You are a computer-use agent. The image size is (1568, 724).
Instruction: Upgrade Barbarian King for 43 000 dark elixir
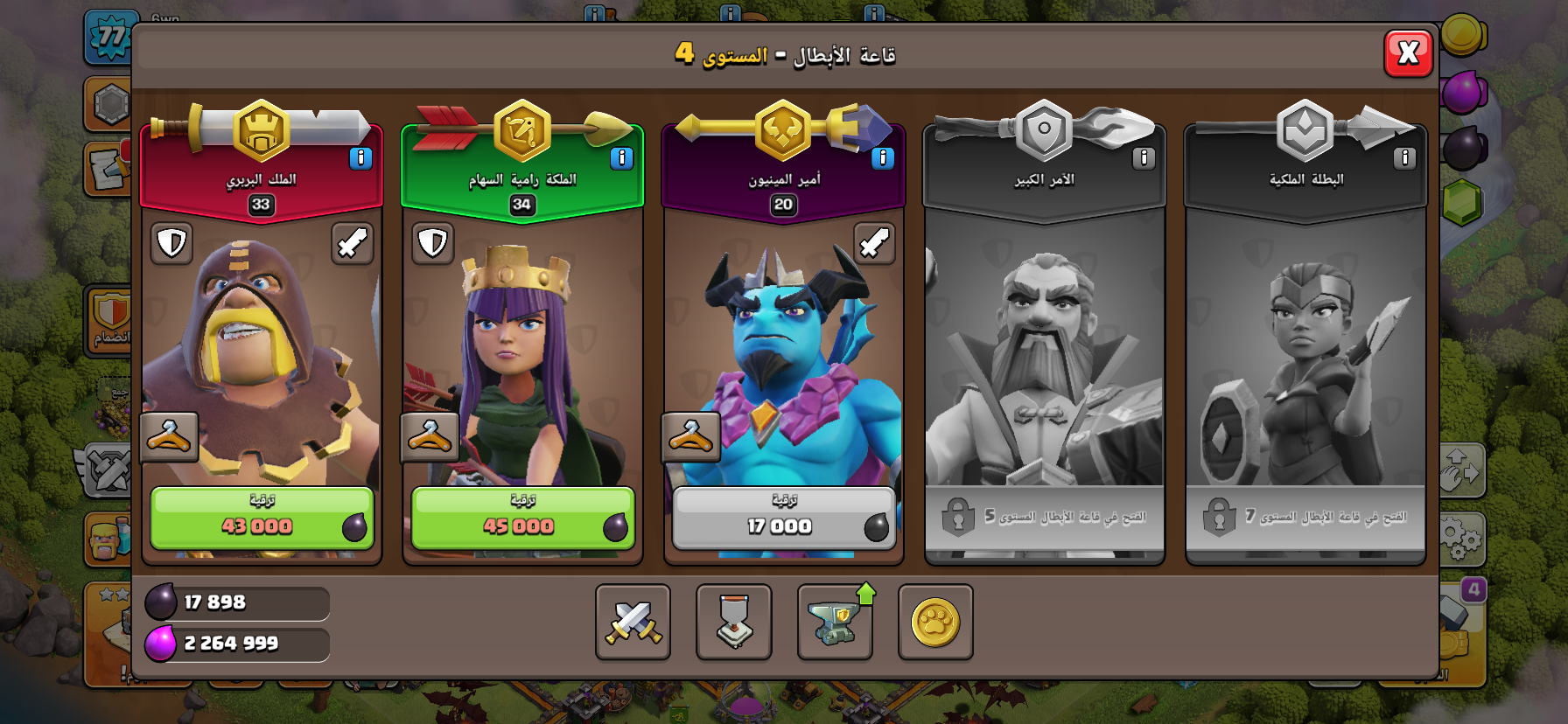pos(262,519)
